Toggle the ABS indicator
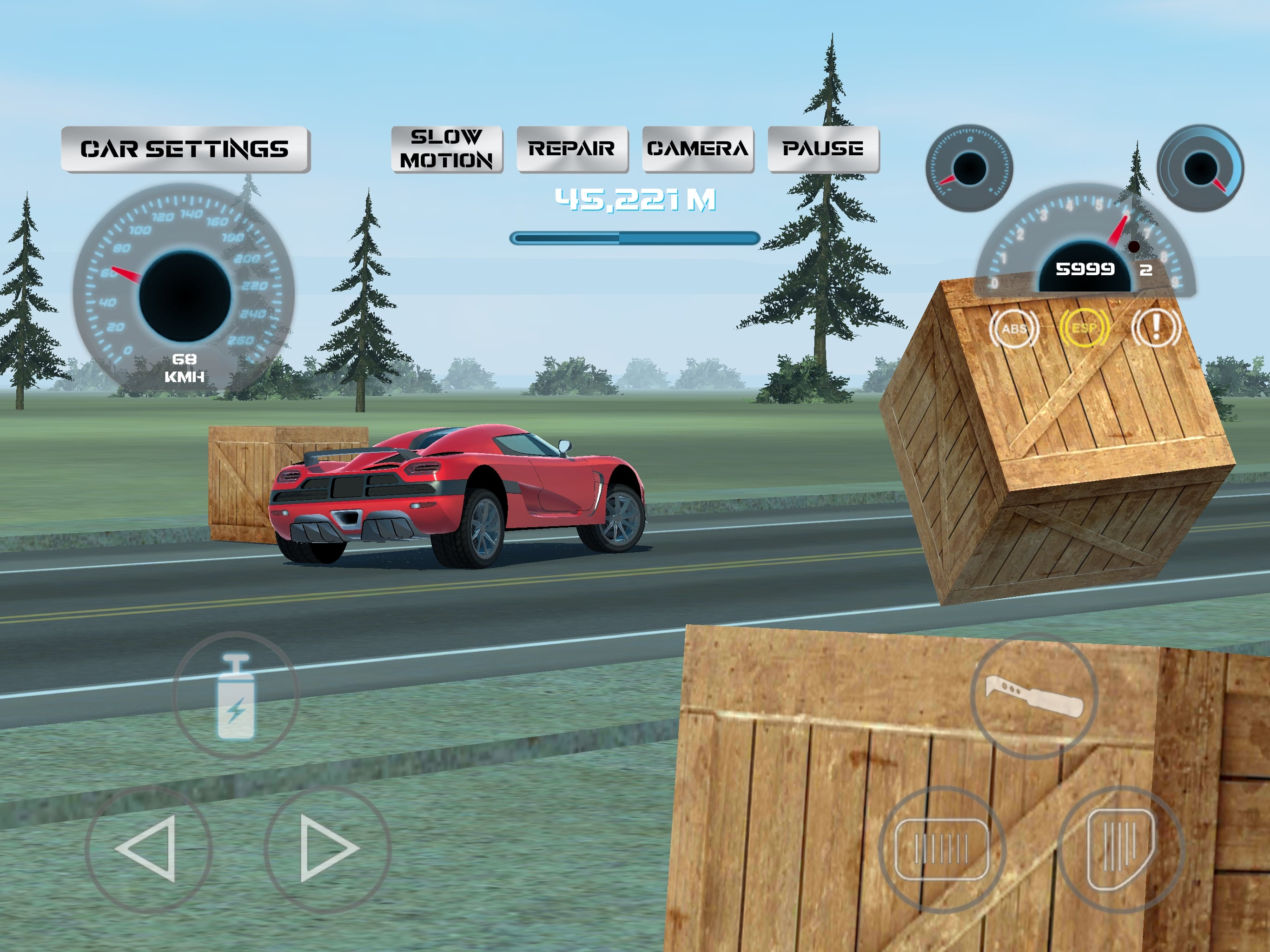Screen dimensions: 1270x952 tap(1014, 329)
